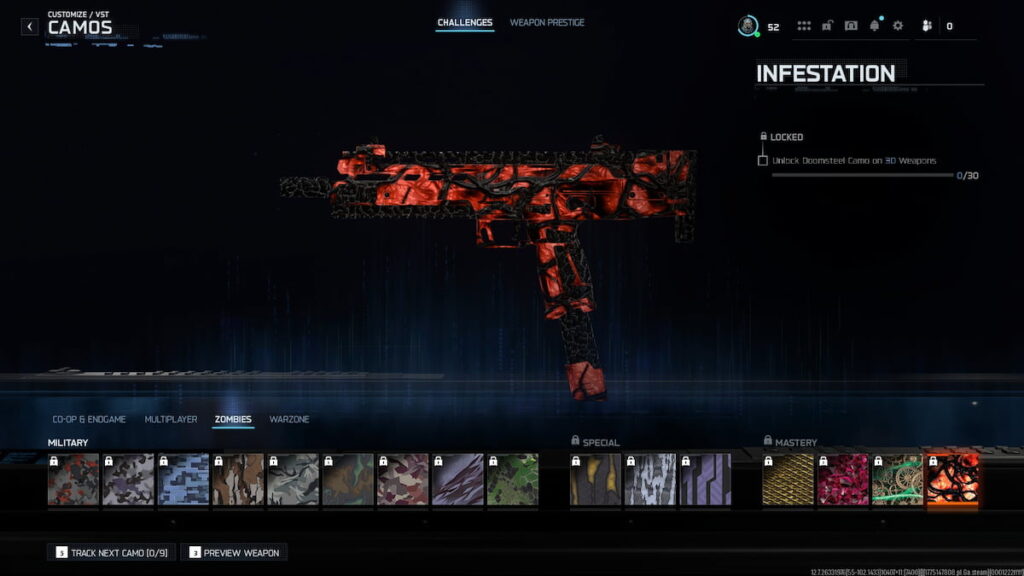Screen dimensions: 1024x576
Task: Choose the yellow and black special camo
Action: pyautogui.click(x=595, y=480)
